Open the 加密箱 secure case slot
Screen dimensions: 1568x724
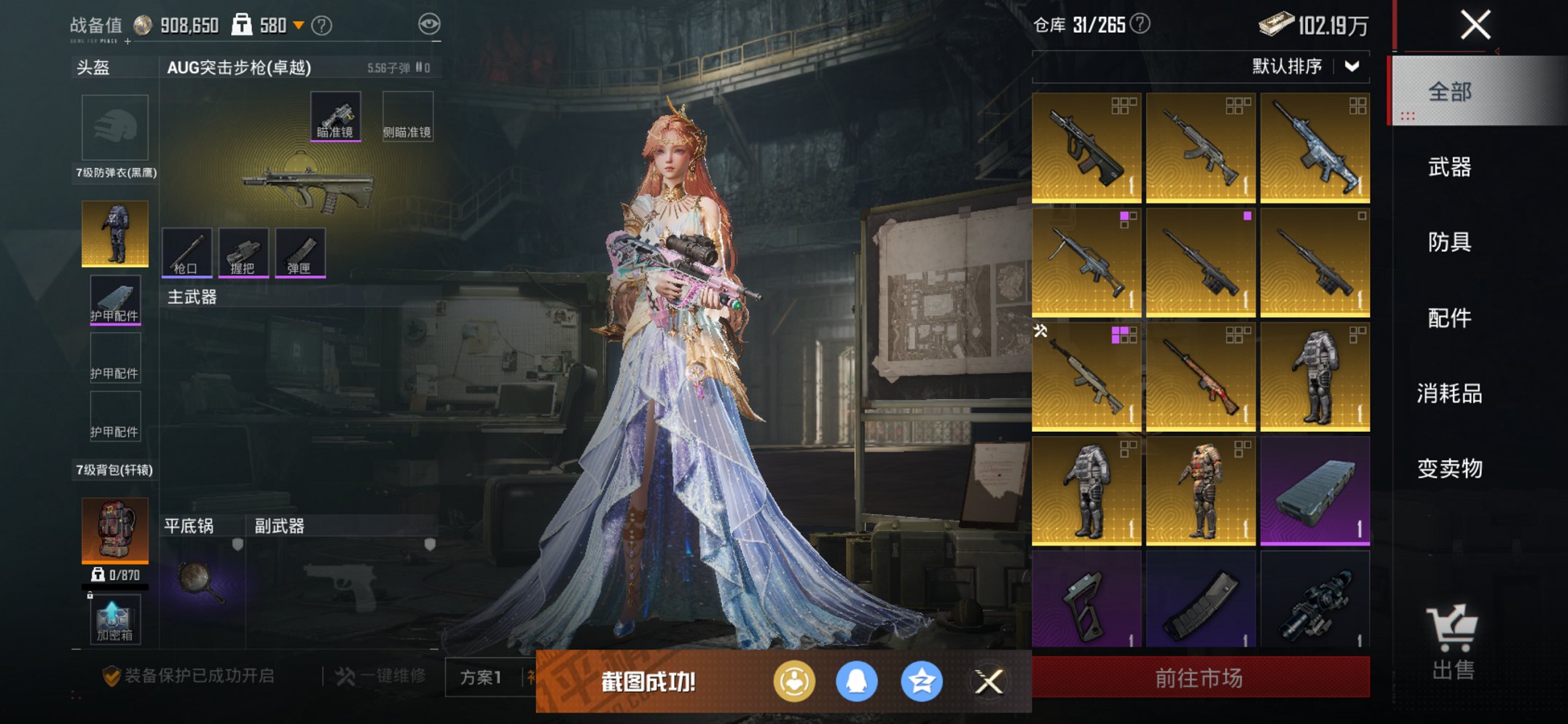114,620
